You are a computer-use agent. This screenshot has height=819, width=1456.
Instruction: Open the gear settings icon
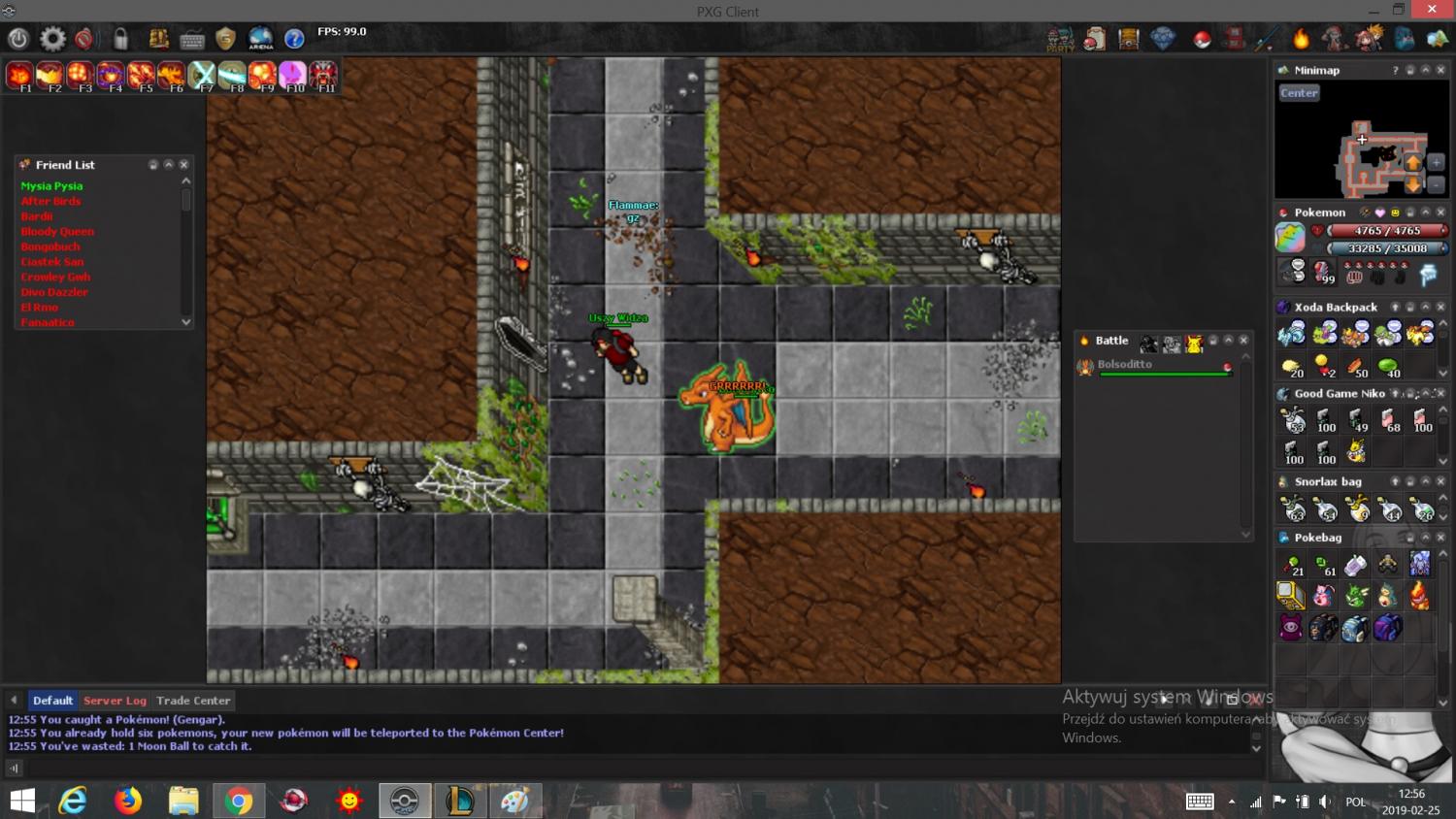[52, 39]
